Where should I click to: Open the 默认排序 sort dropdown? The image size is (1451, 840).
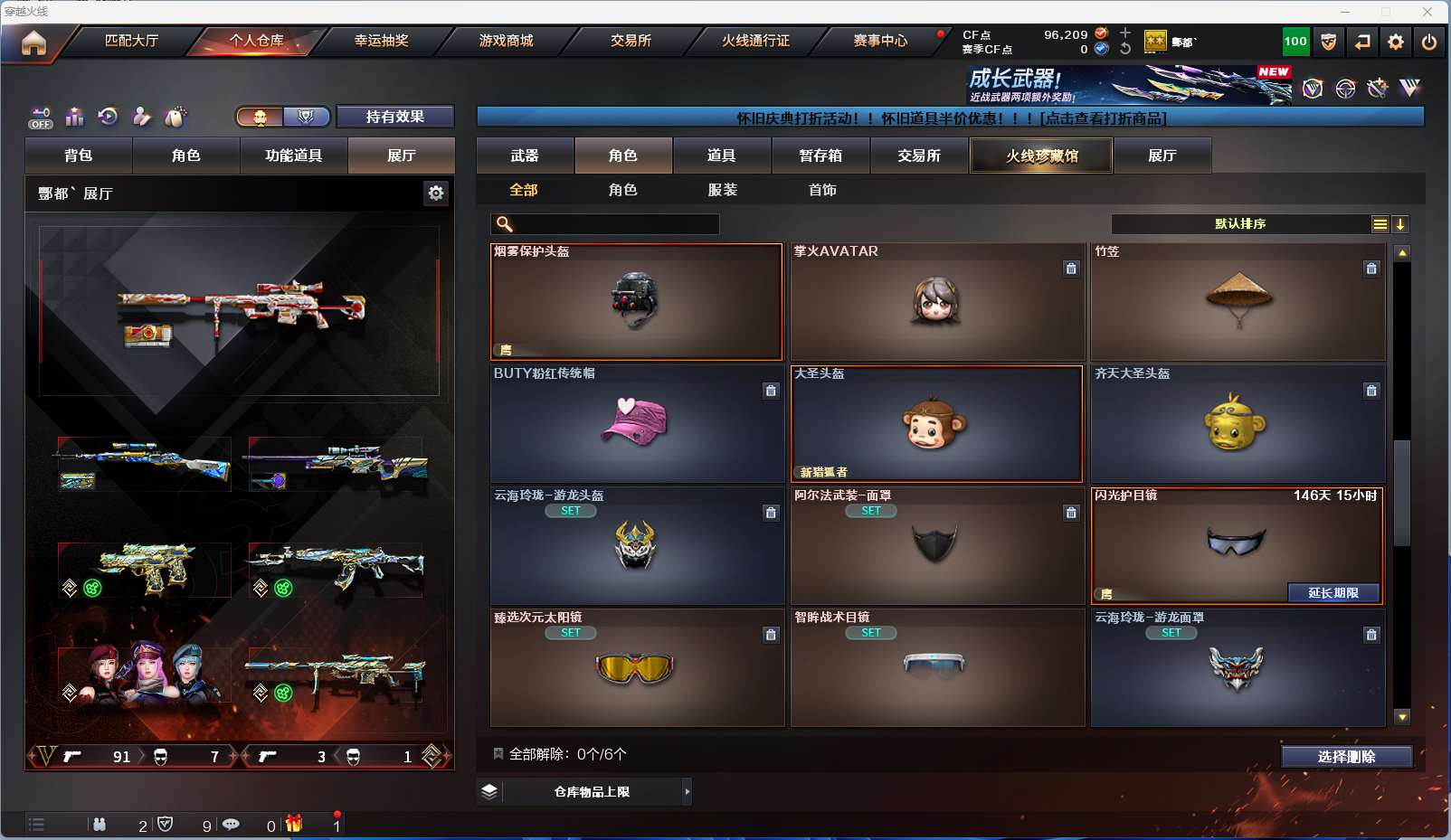[1240, 224]
